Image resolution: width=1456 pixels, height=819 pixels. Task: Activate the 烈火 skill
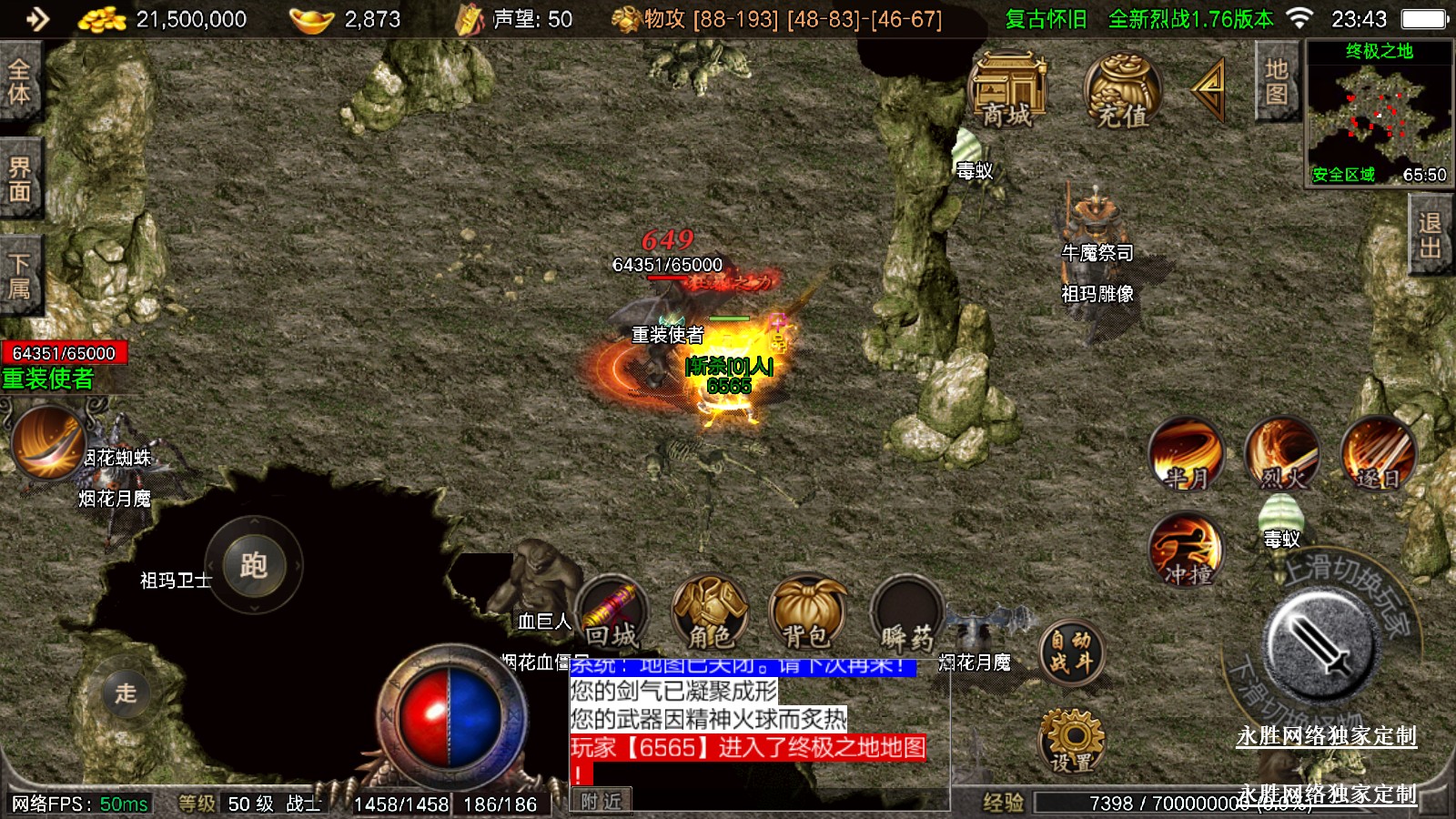click(x=1282, y=453)
